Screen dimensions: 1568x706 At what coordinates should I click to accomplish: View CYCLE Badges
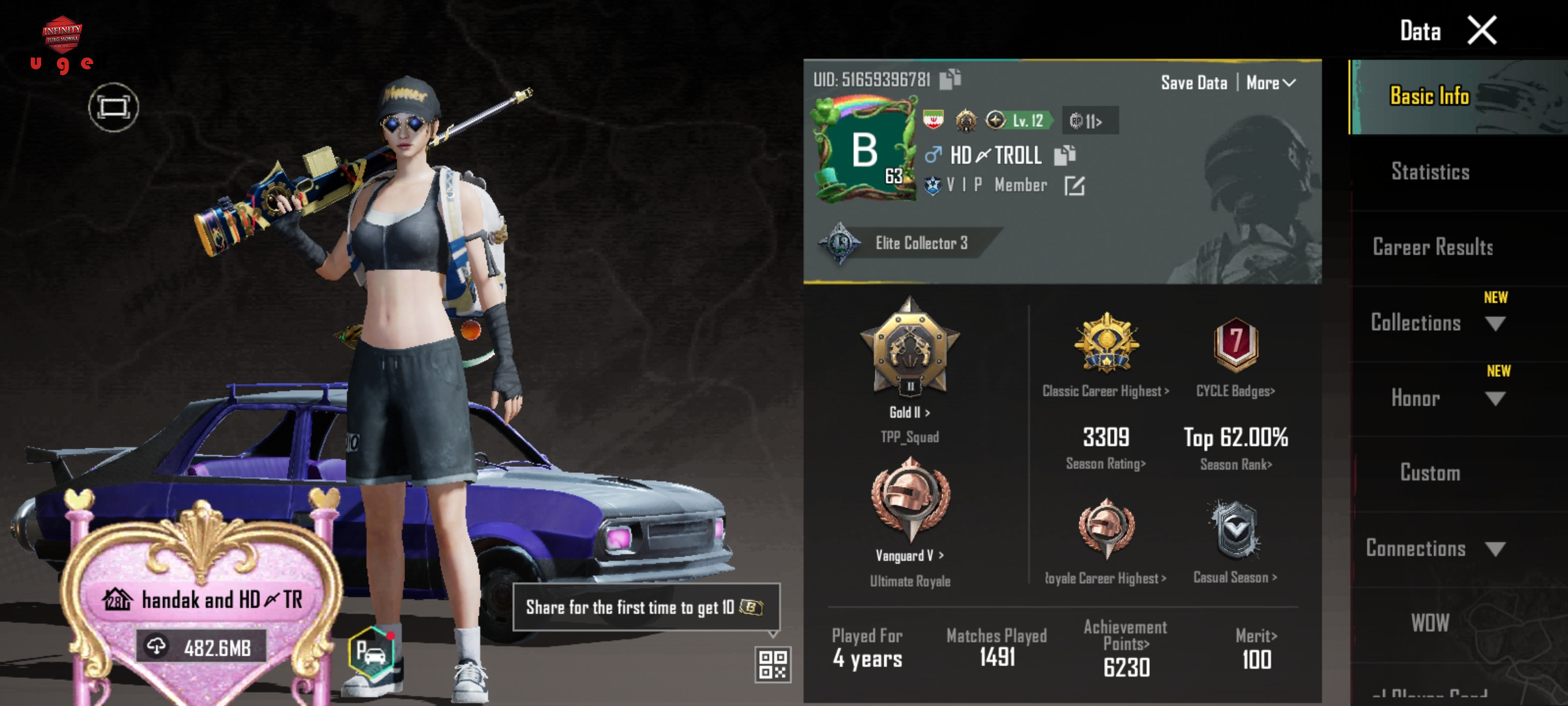coord(1235,391)
